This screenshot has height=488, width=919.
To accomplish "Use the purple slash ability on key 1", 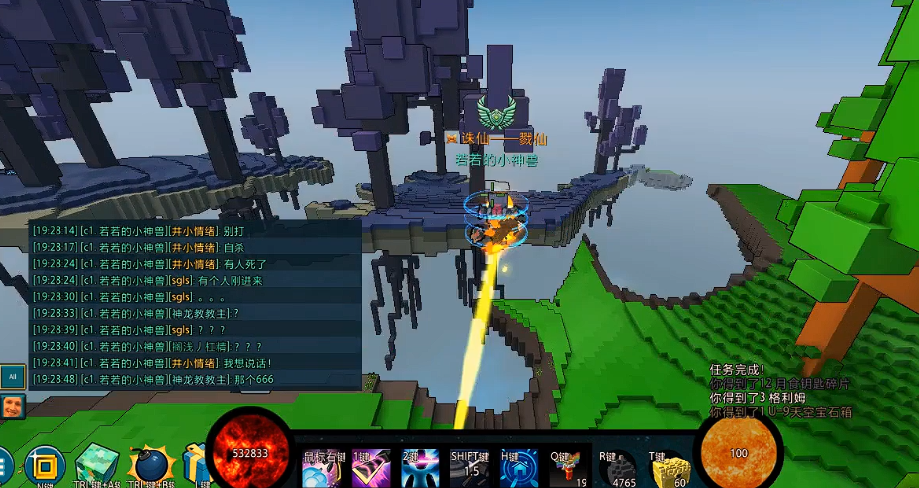I will pyautogui.click(x=371, y=468).
